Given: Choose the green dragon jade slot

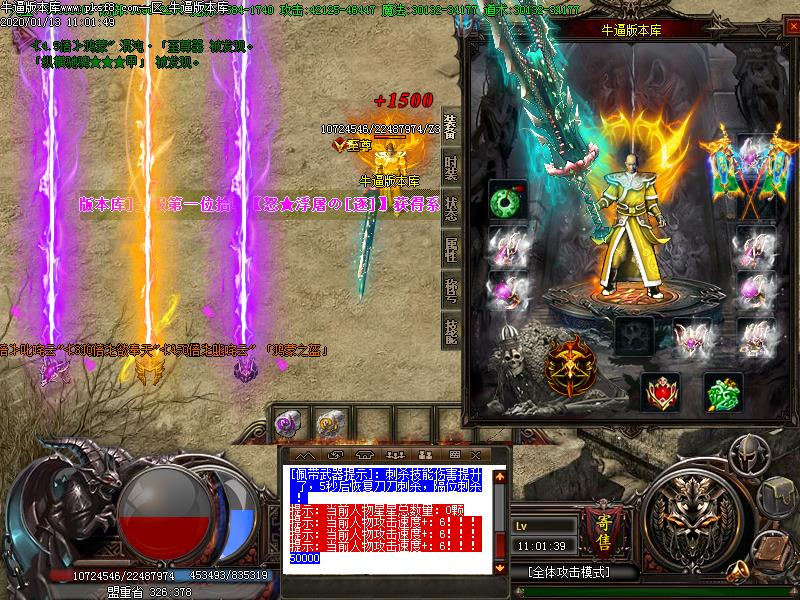Looking at the screenshot, I should (x=723, y=391).
